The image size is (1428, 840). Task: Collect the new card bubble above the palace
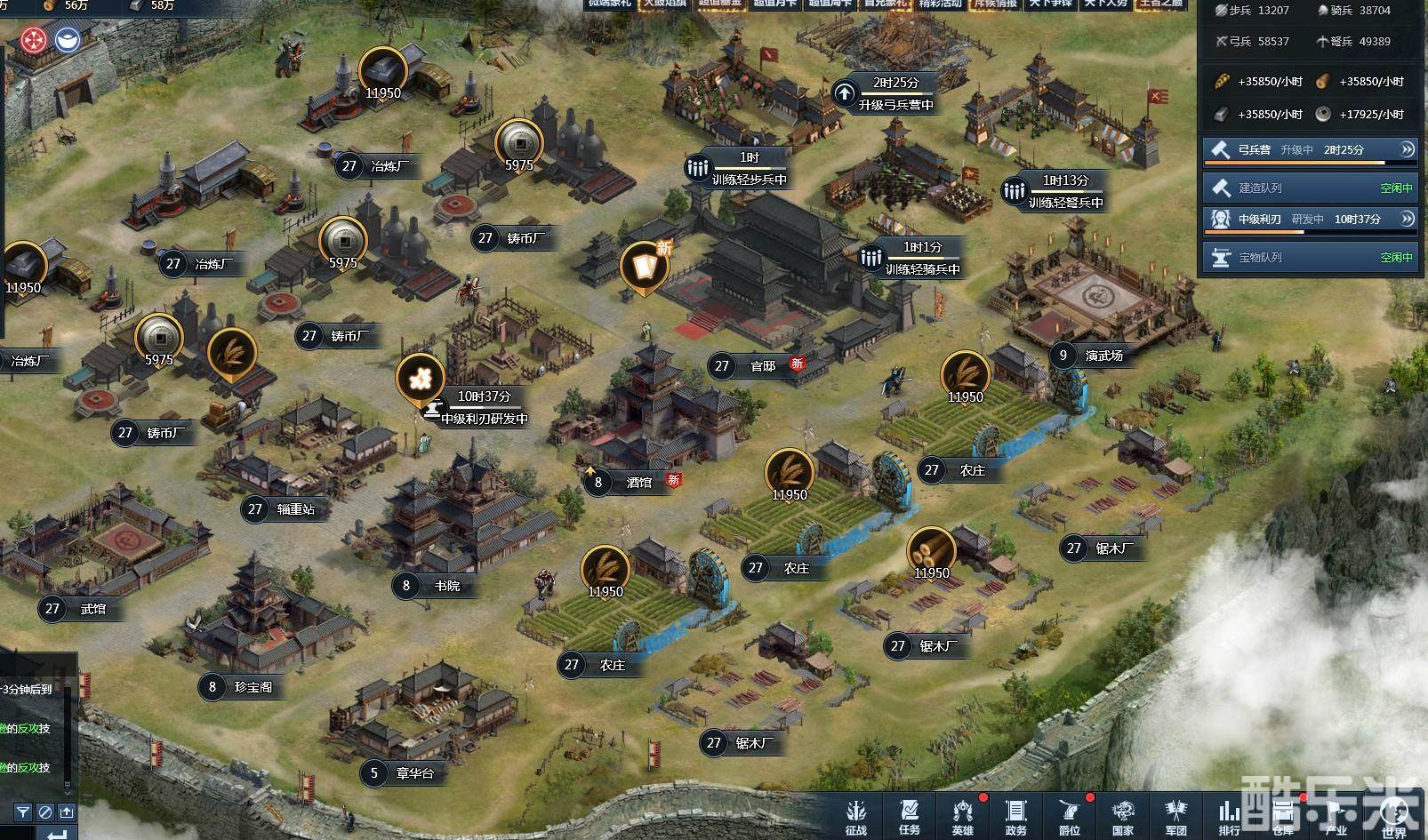(x=645, y=265)
